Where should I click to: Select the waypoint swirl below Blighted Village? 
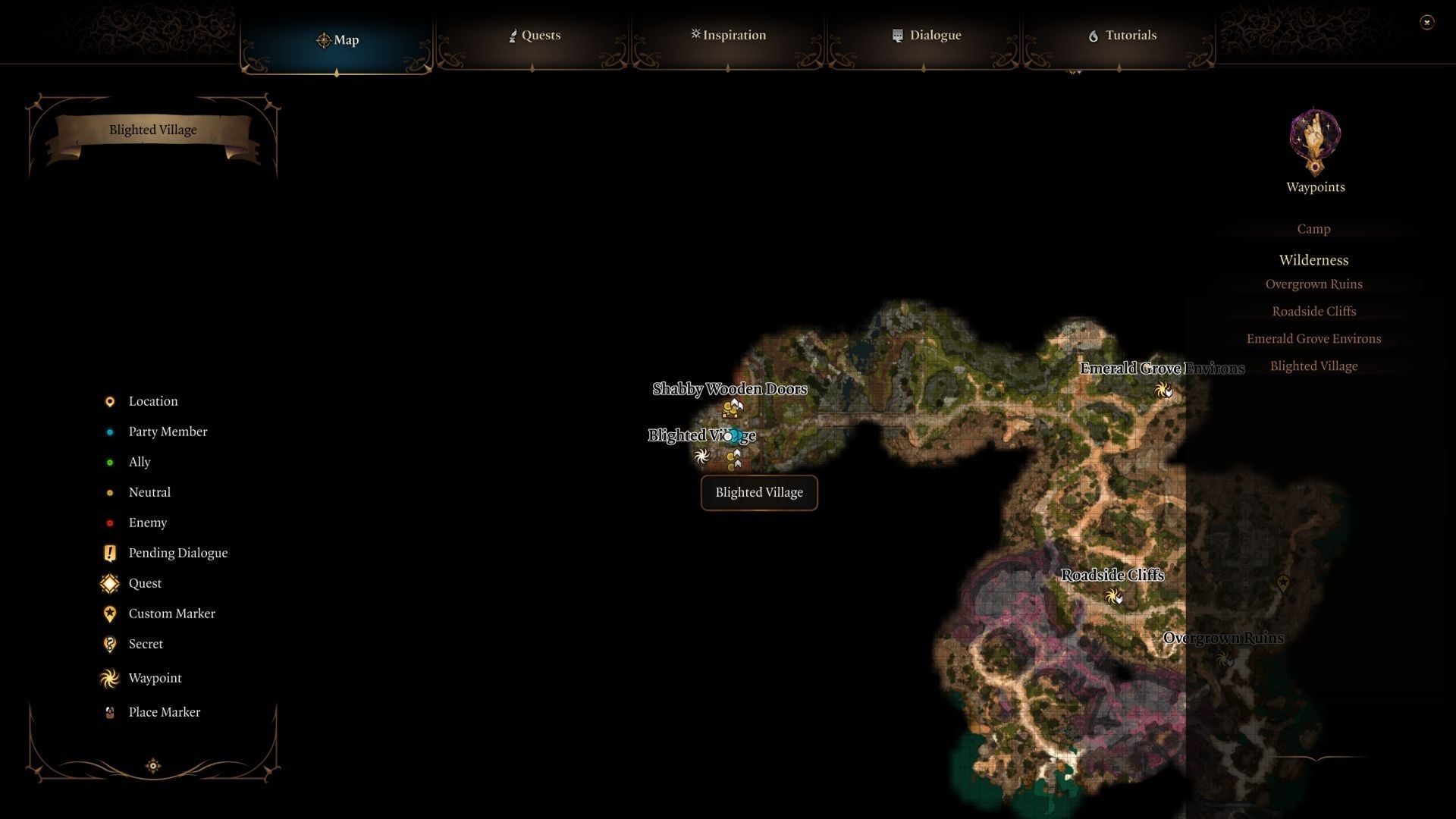[x=701, y=456]
